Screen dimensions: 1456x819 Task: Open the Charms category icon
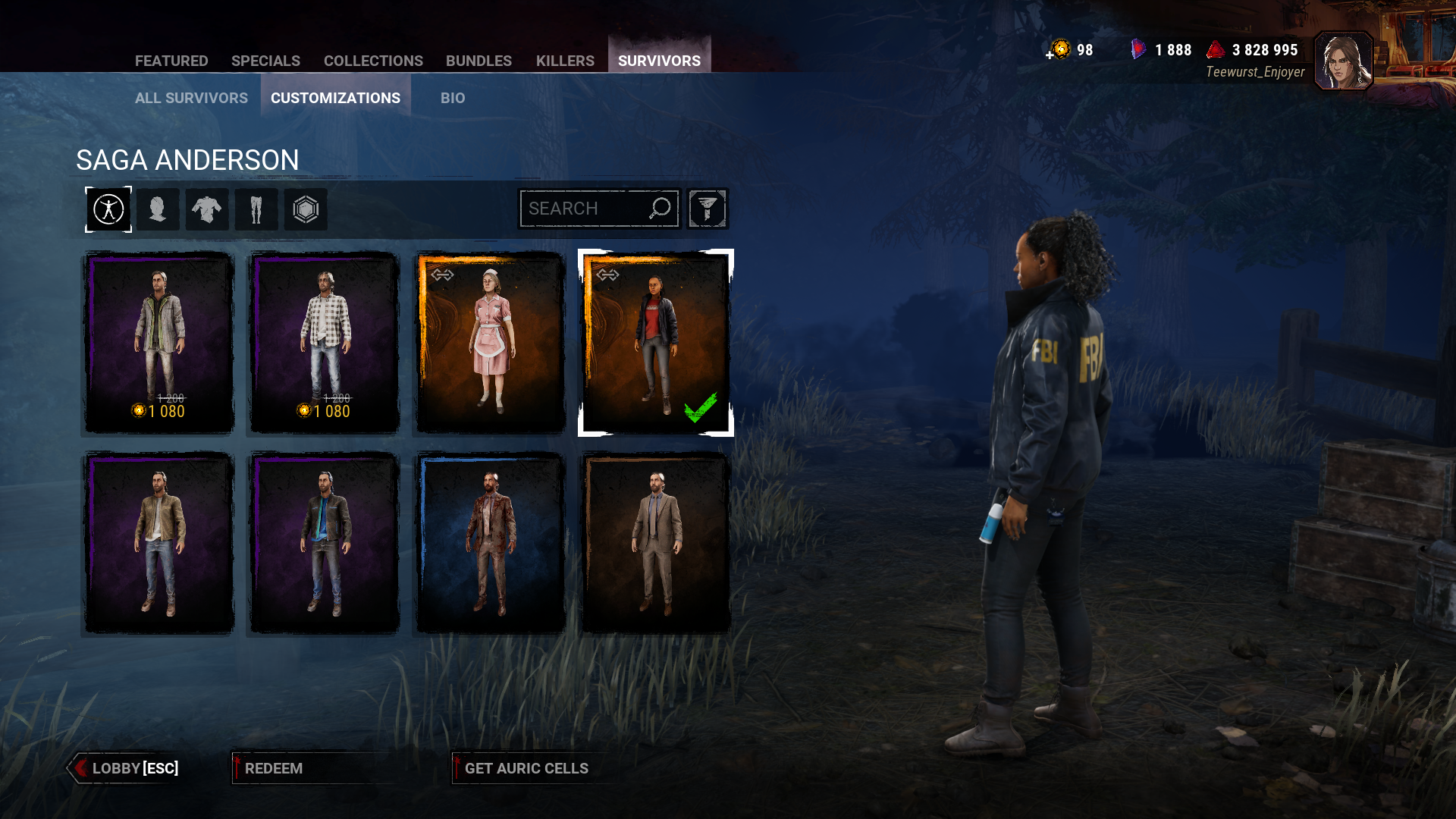(x=306, y=209)
